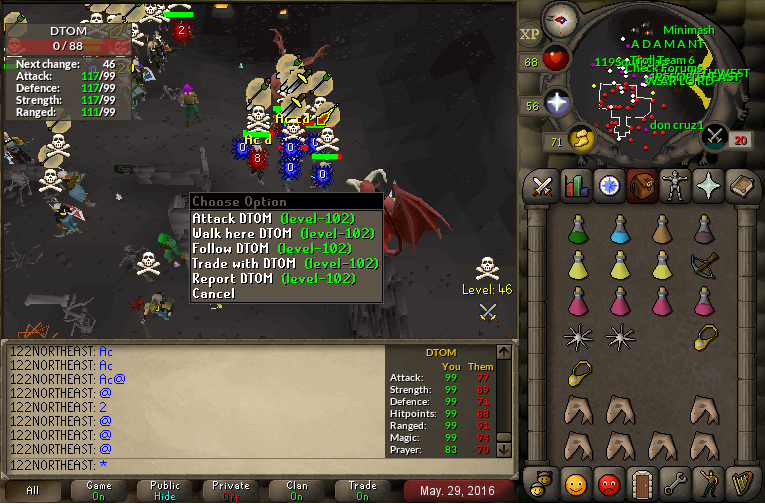The image size is (765, 504).
Task: Show the Worn Equipment tab
Action: click(674, 186)
